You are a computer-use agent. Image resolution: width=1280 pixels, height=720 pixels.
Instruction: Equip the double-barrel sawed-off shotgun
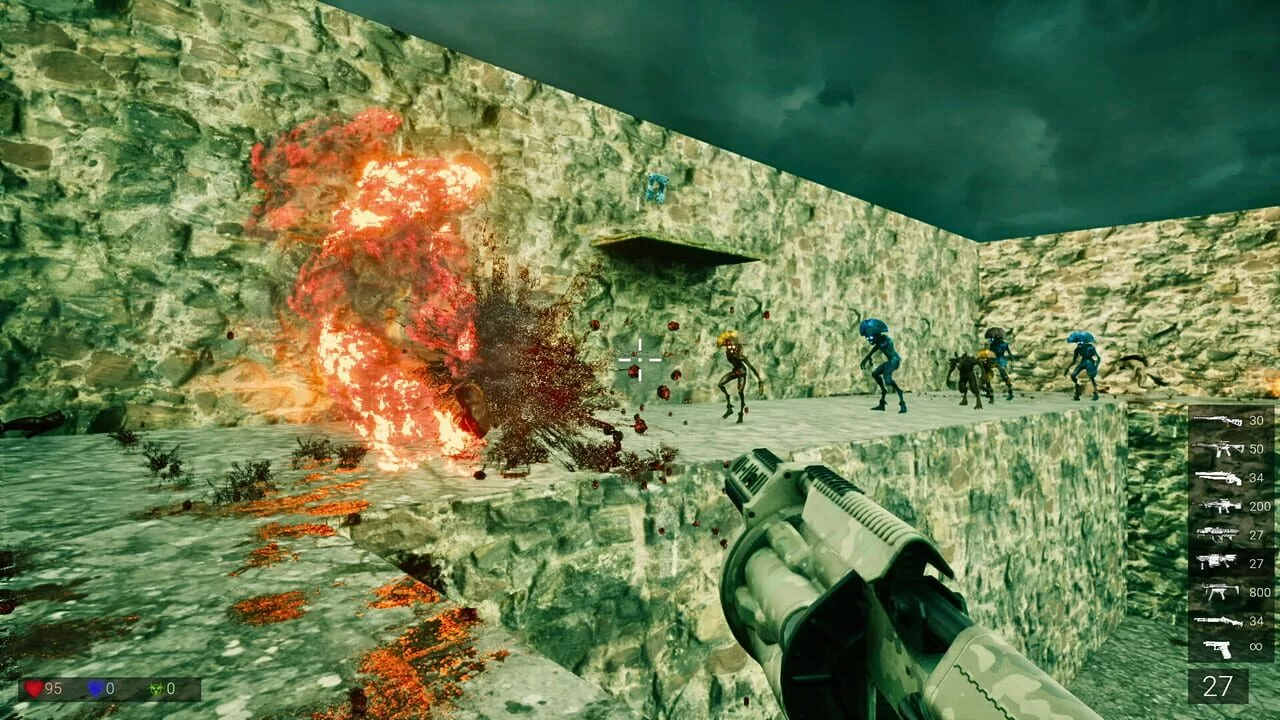click(x=1218, y=478)
